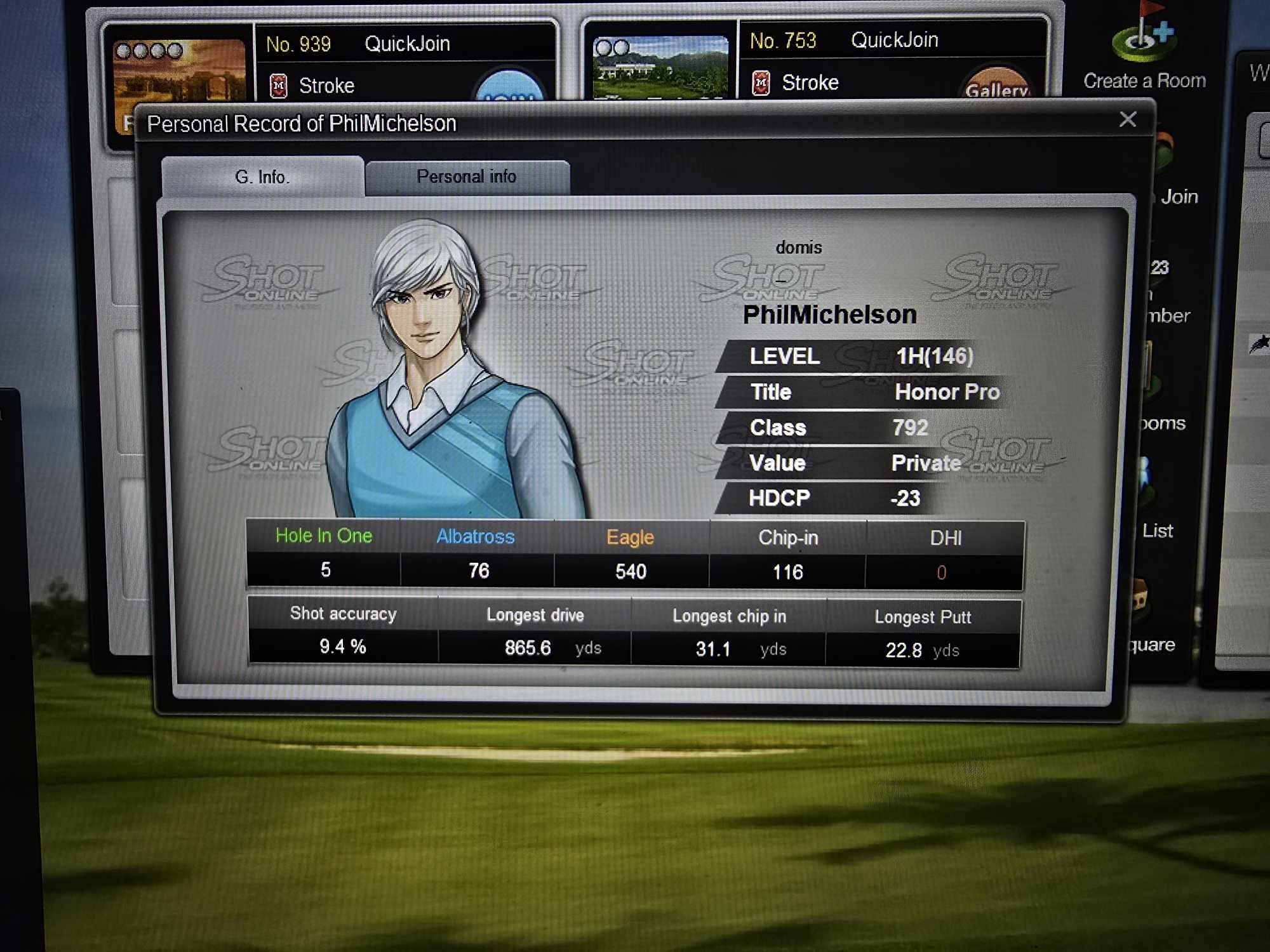Select the G. Info. tab
The image size is (1270, 952).
[262, 177]
